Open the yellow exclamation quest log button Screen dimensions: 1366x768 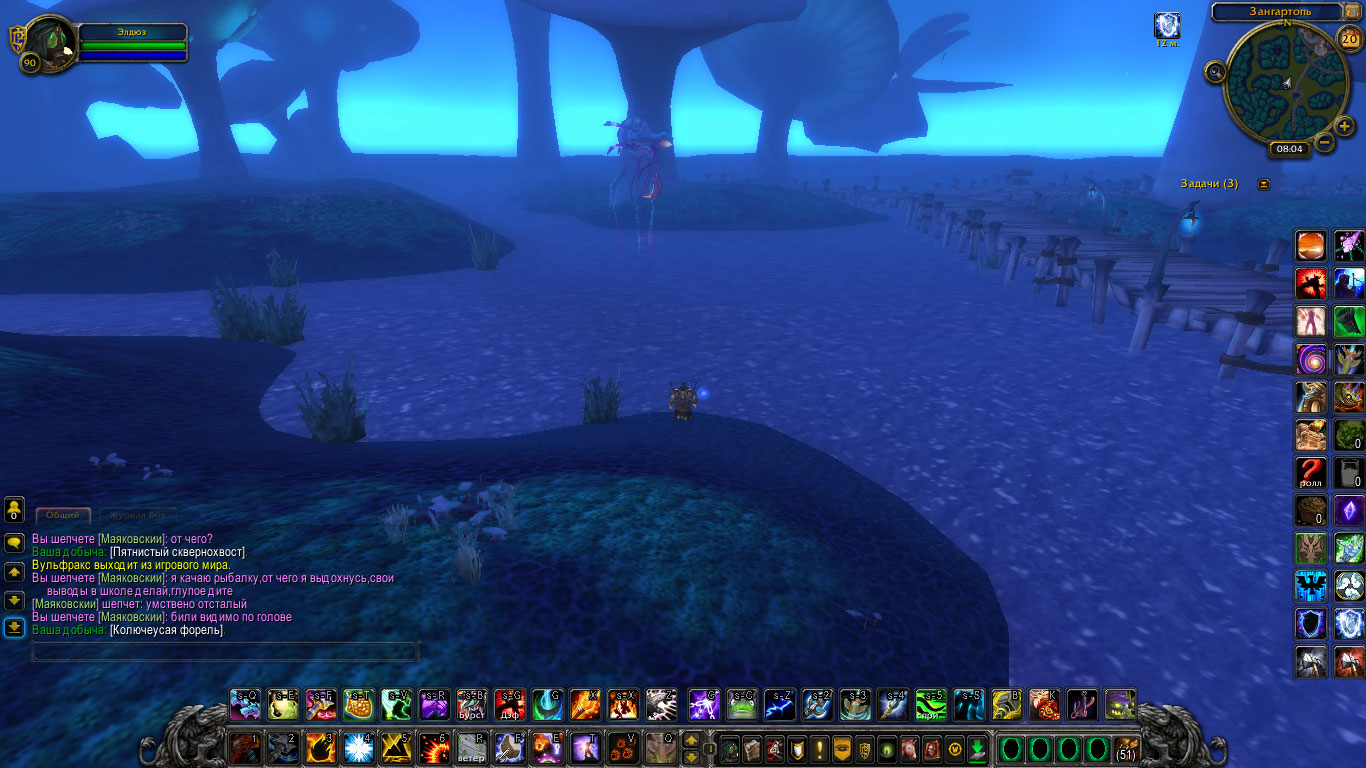click(820, 749)
